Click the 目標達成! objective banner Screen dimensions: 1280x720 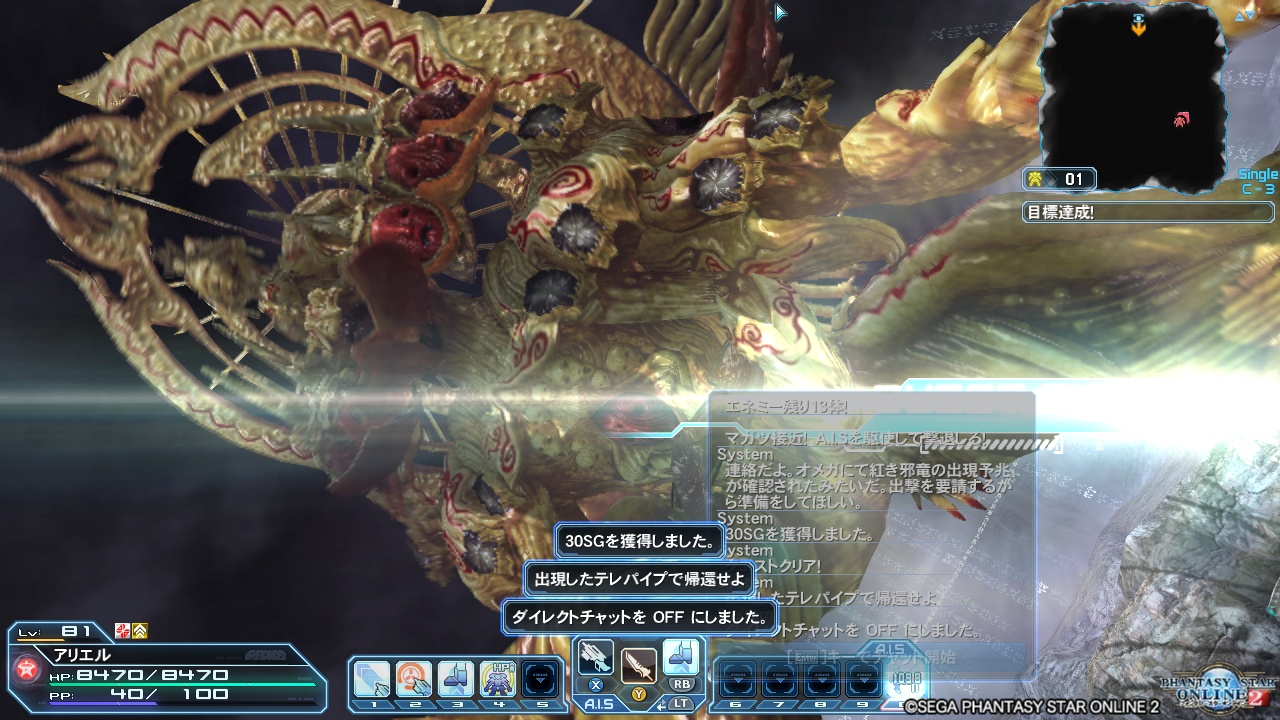tap(1146, 211)
